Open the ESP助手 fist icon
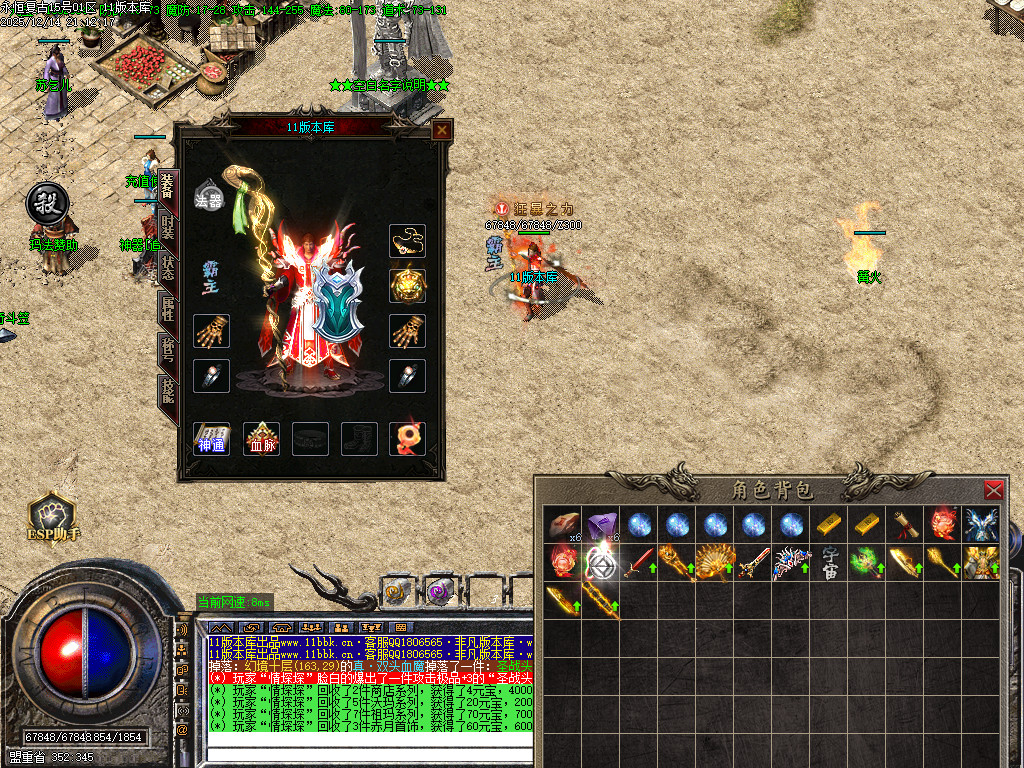The width and height of the screenshot is (1024, 768). (x=53, y=517)
